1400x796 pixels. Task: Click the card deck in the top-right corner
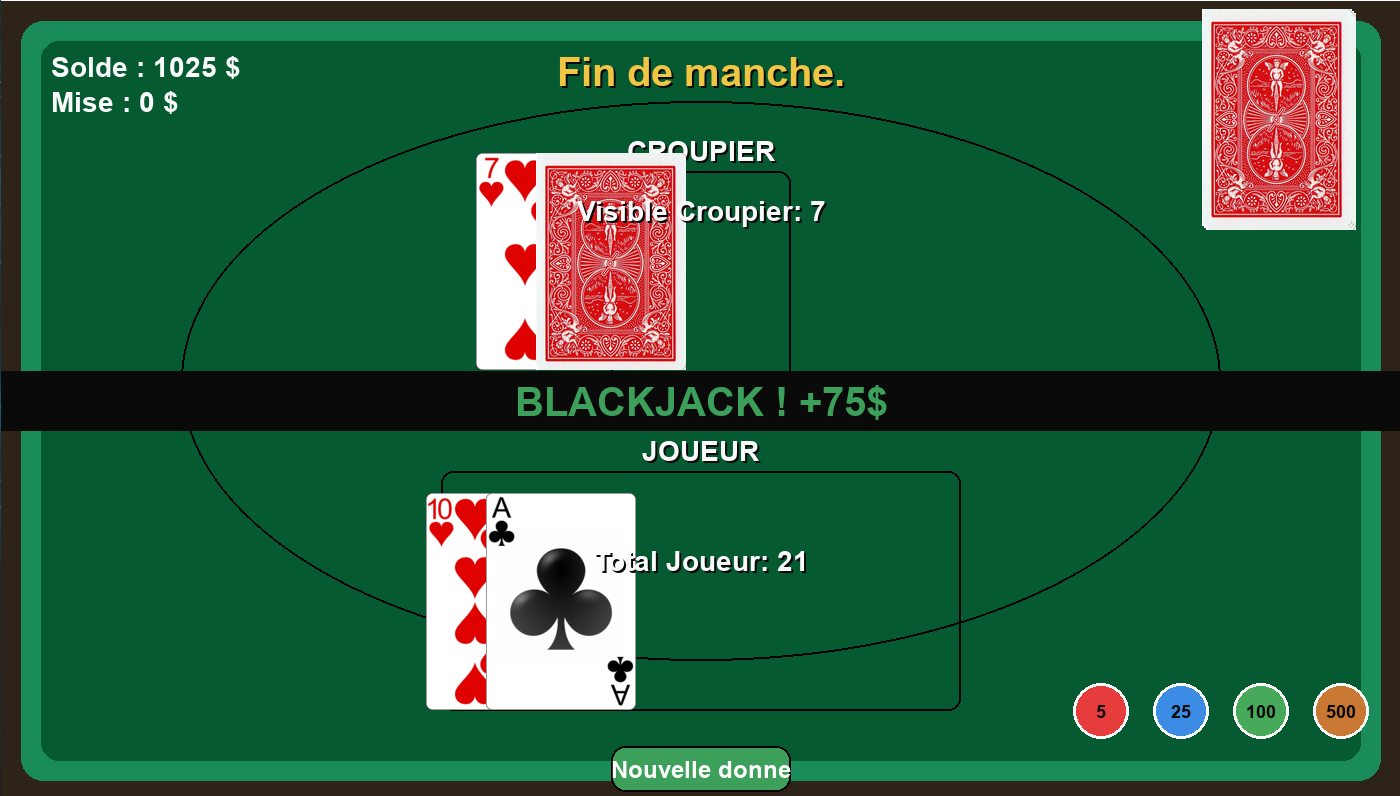click(1278, 115)
